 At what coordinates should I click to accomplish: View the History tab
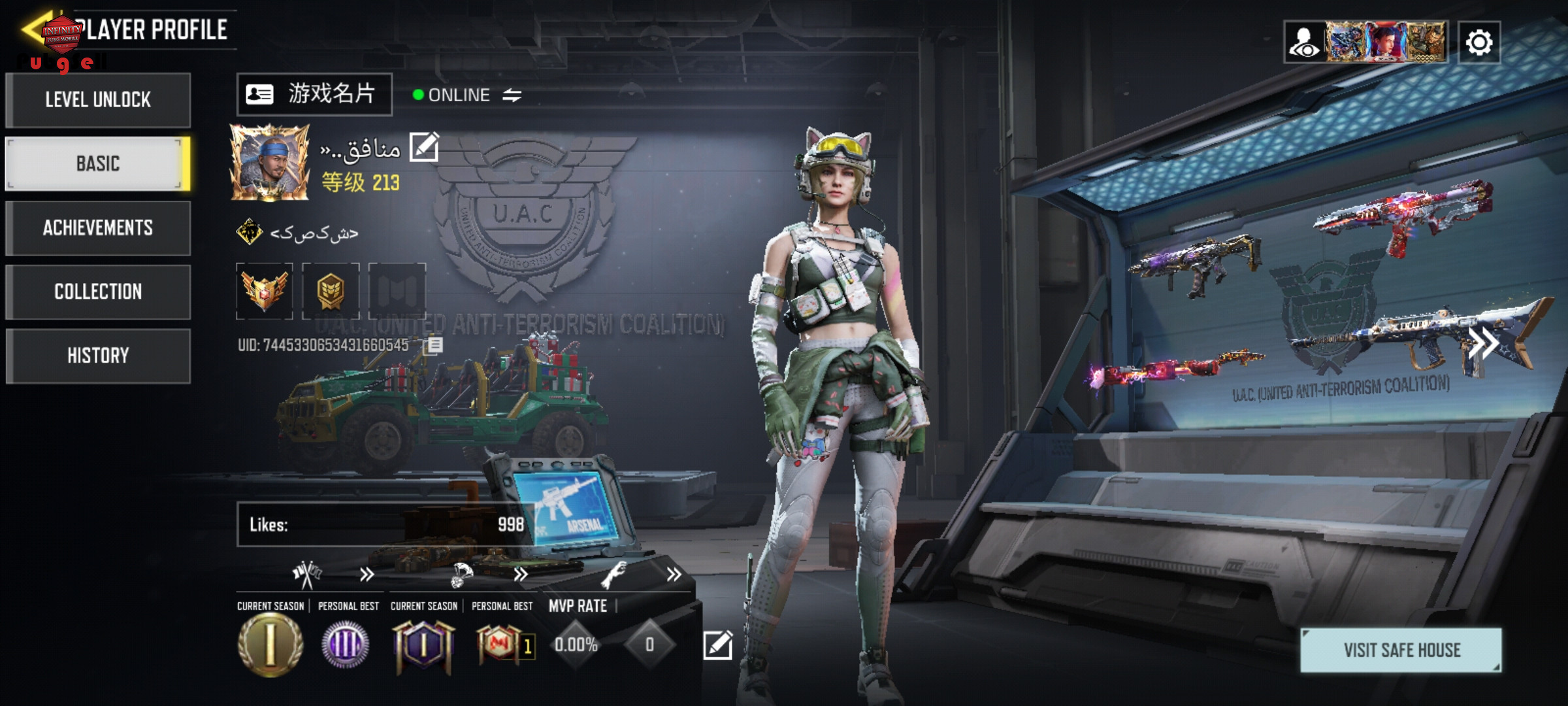pyautogui.click(x=98, y=356)
